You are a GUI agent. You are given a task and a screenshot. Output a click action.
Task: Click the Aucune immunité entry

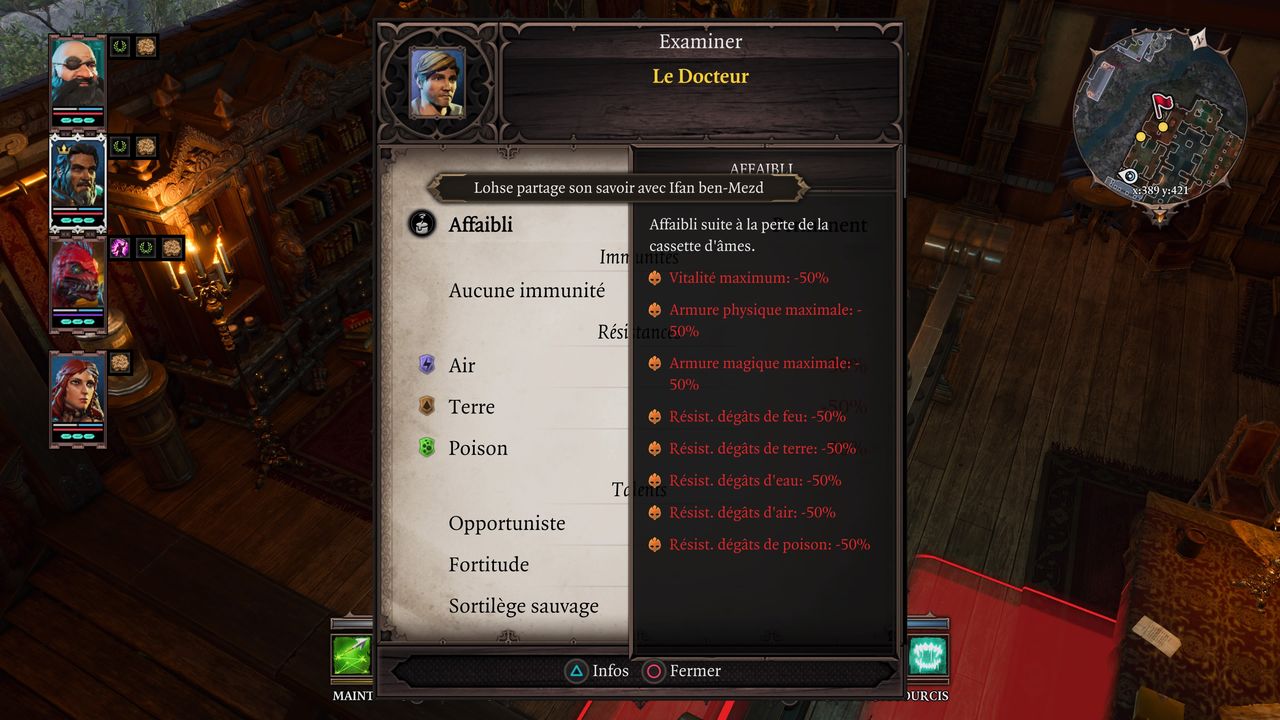coord(526,291)
